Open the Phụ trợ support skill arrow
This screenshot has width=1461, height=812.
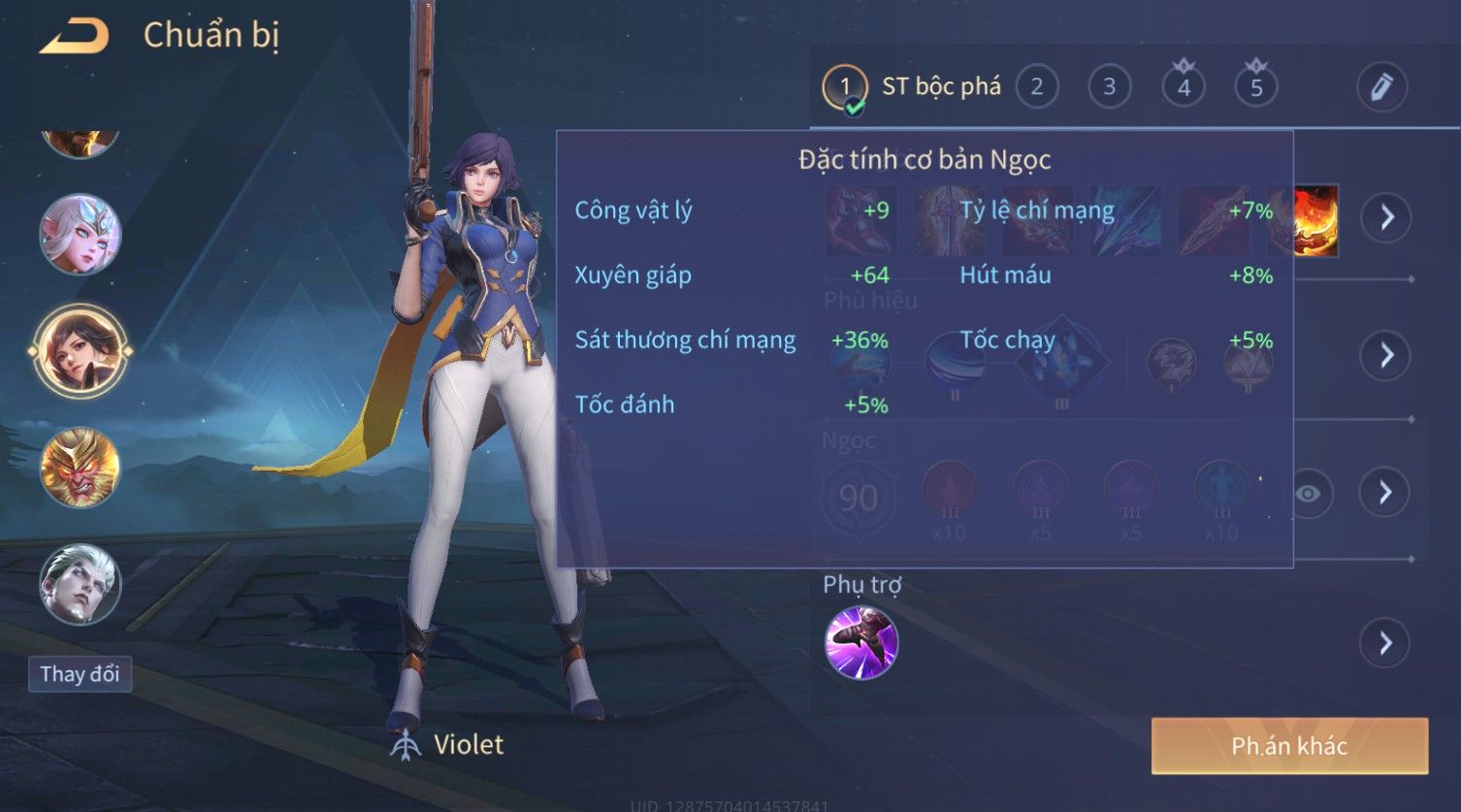(1385, 643)
